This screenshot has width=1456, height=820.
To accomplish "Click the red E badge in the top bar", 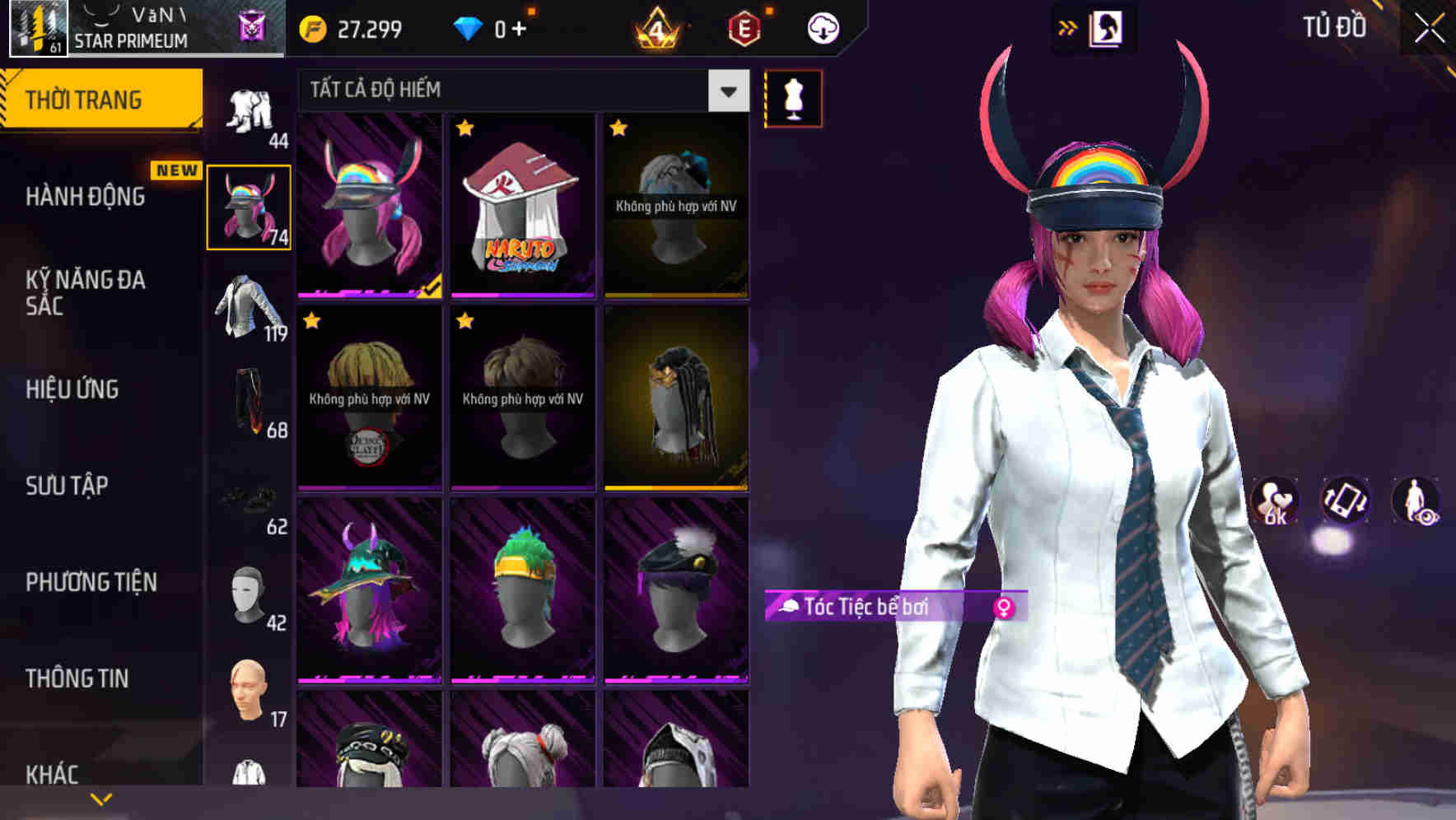I will pos(744,27).
